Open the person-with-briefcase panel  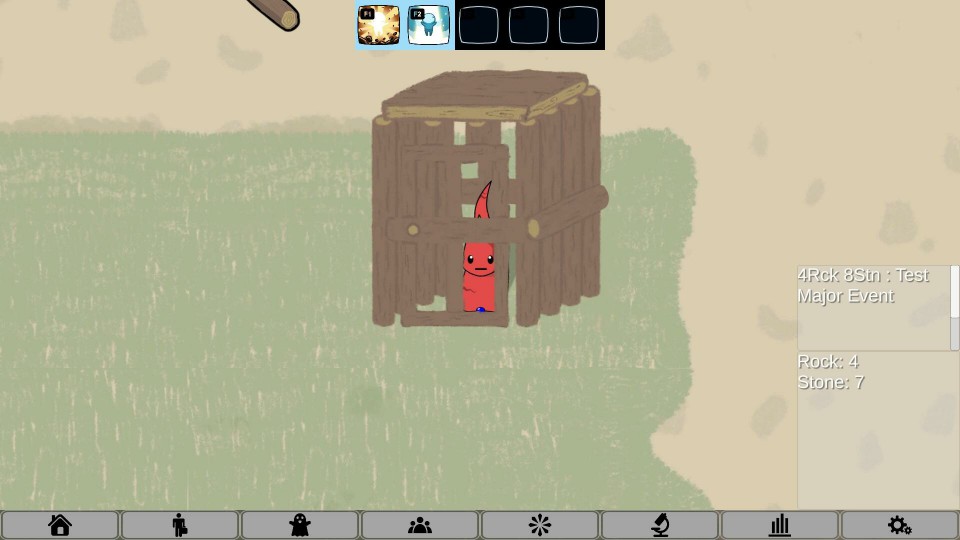coord(180,525)
